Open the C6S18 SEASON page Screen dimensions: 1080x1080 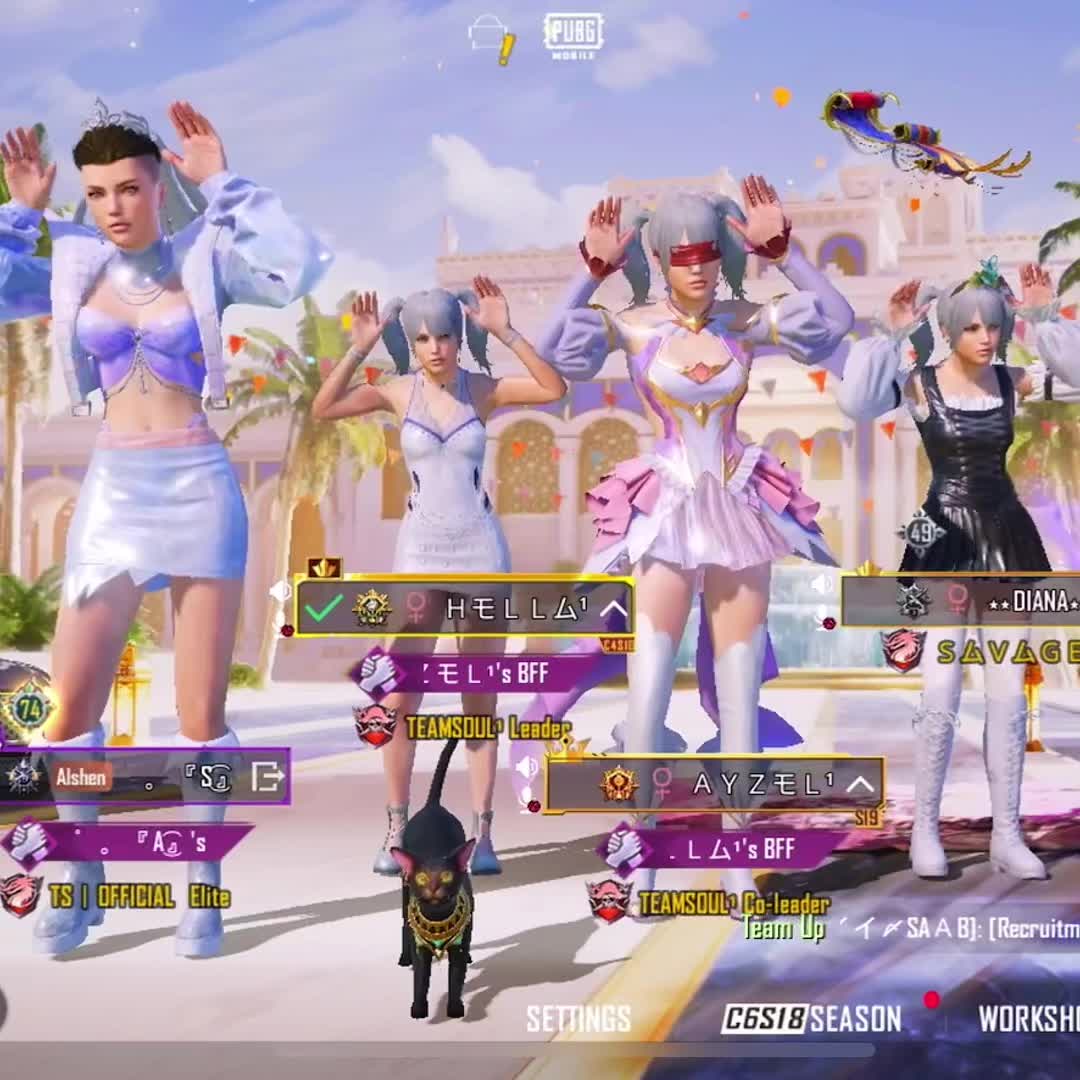811,1019
